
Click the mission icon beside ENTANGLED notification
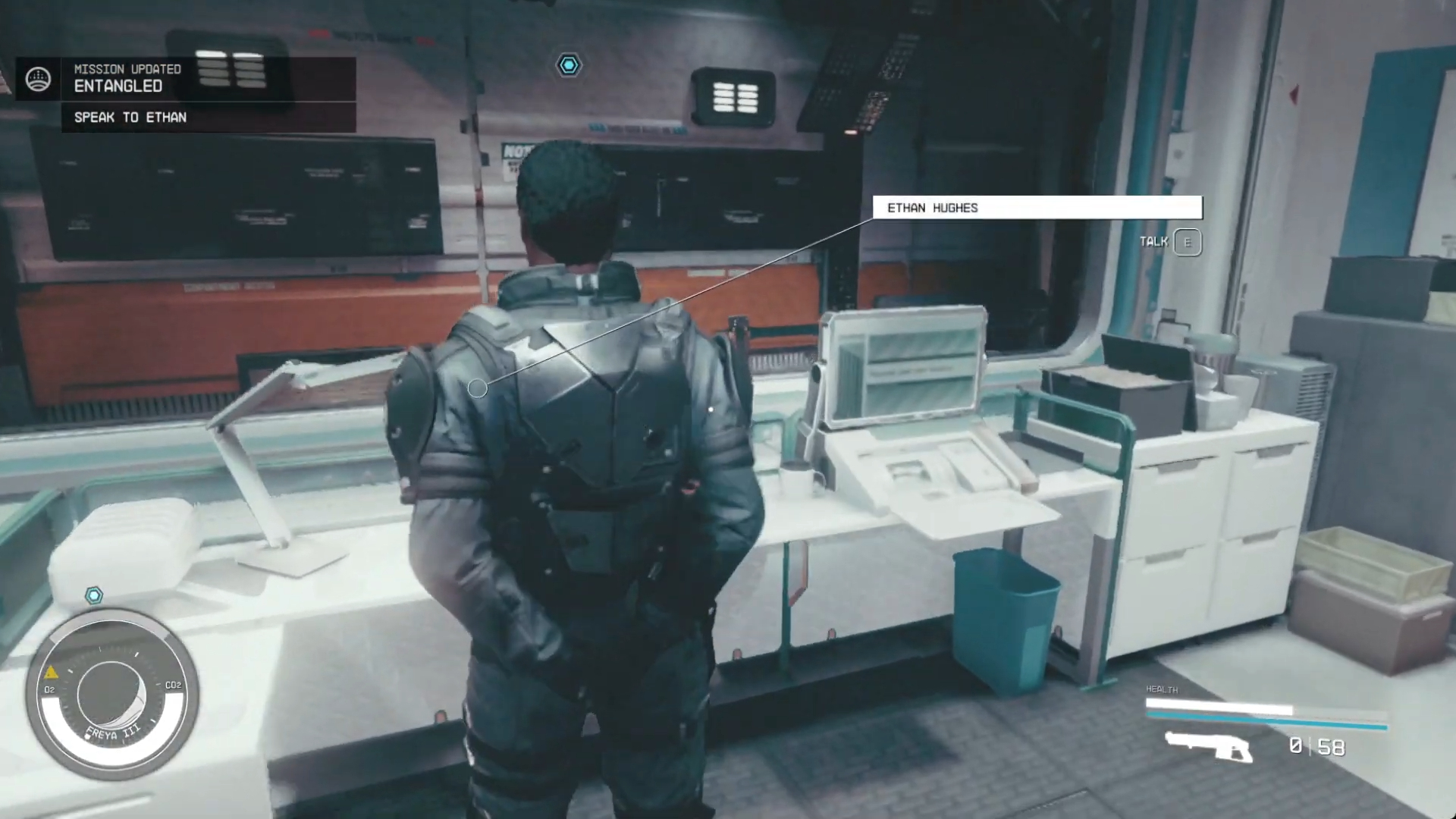tap(39, 77)
